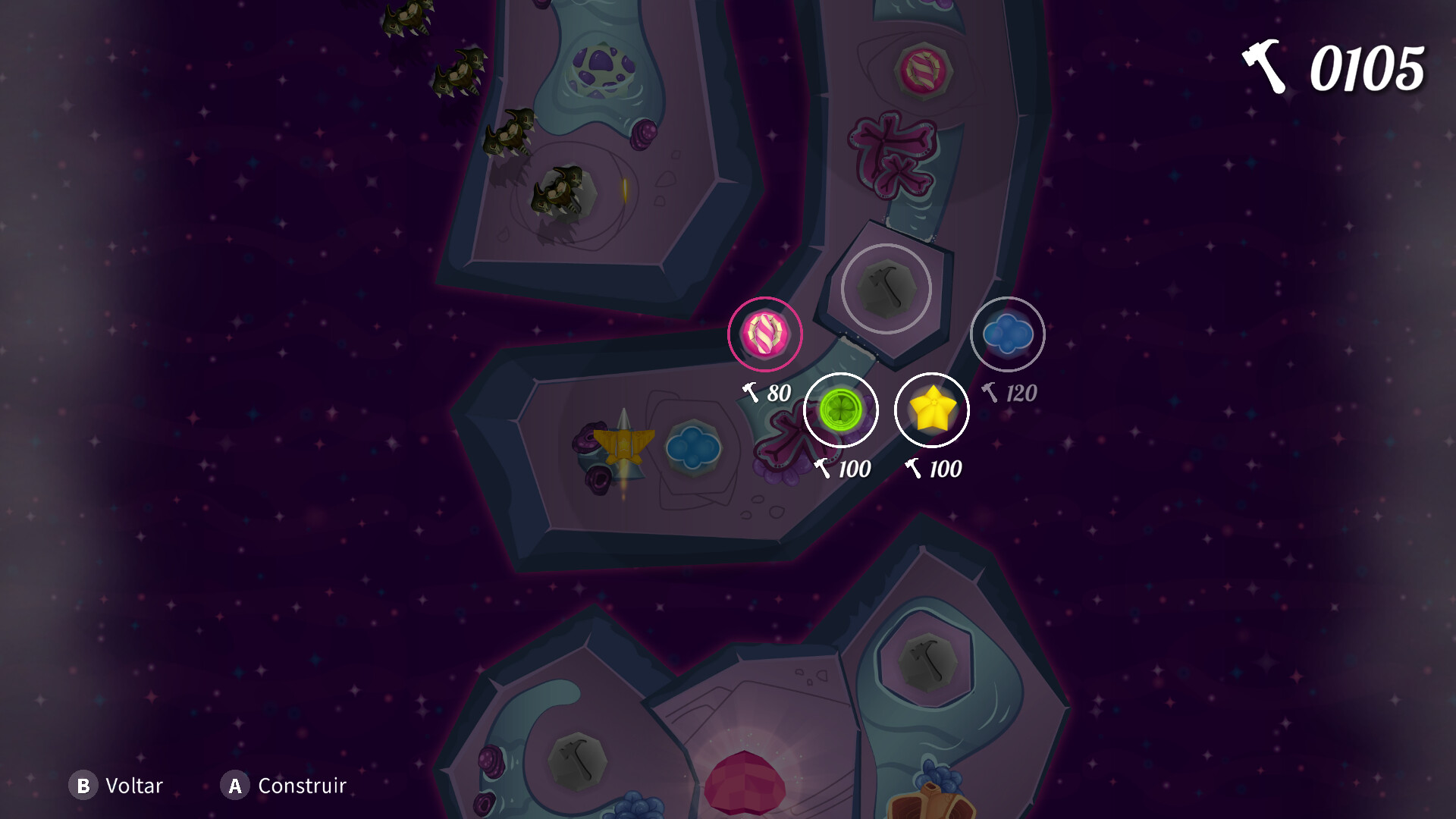Select the green clover tower costing 100

[840, 409]
